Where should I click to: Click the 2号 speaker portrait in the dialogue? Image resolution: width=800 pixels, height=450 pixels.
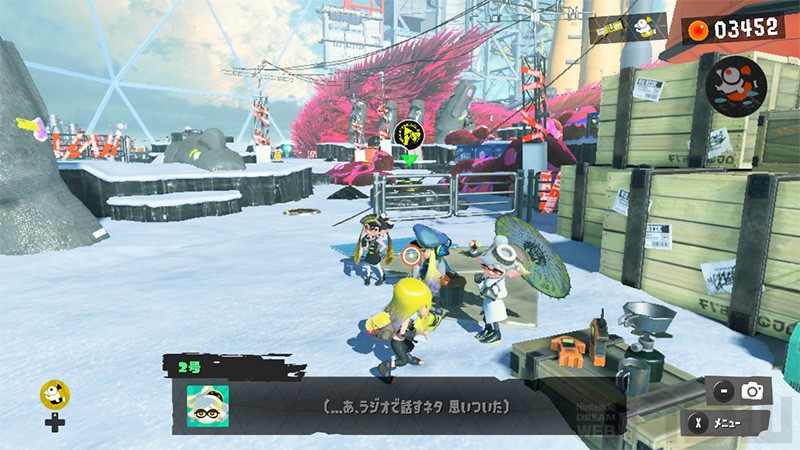click(206, 406)
